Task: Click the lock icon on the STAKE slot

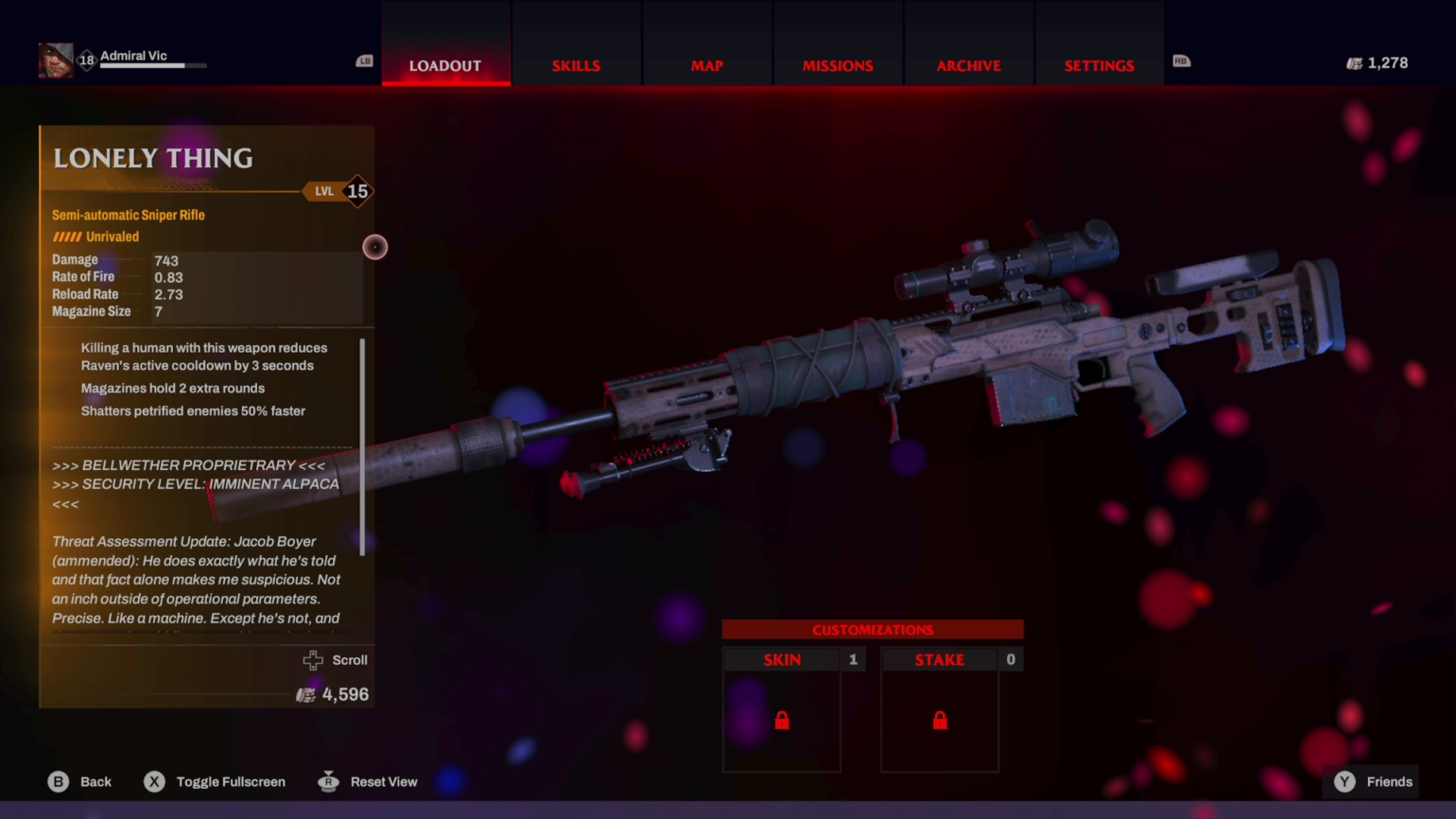Action: (x=940, y=720)
